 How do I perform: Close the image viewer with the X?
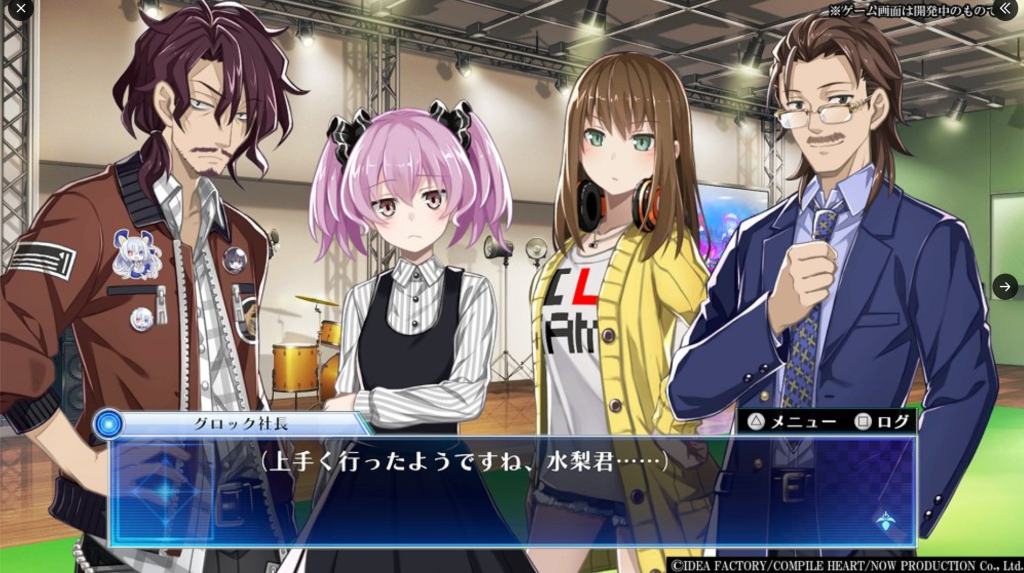coord(20,9)
